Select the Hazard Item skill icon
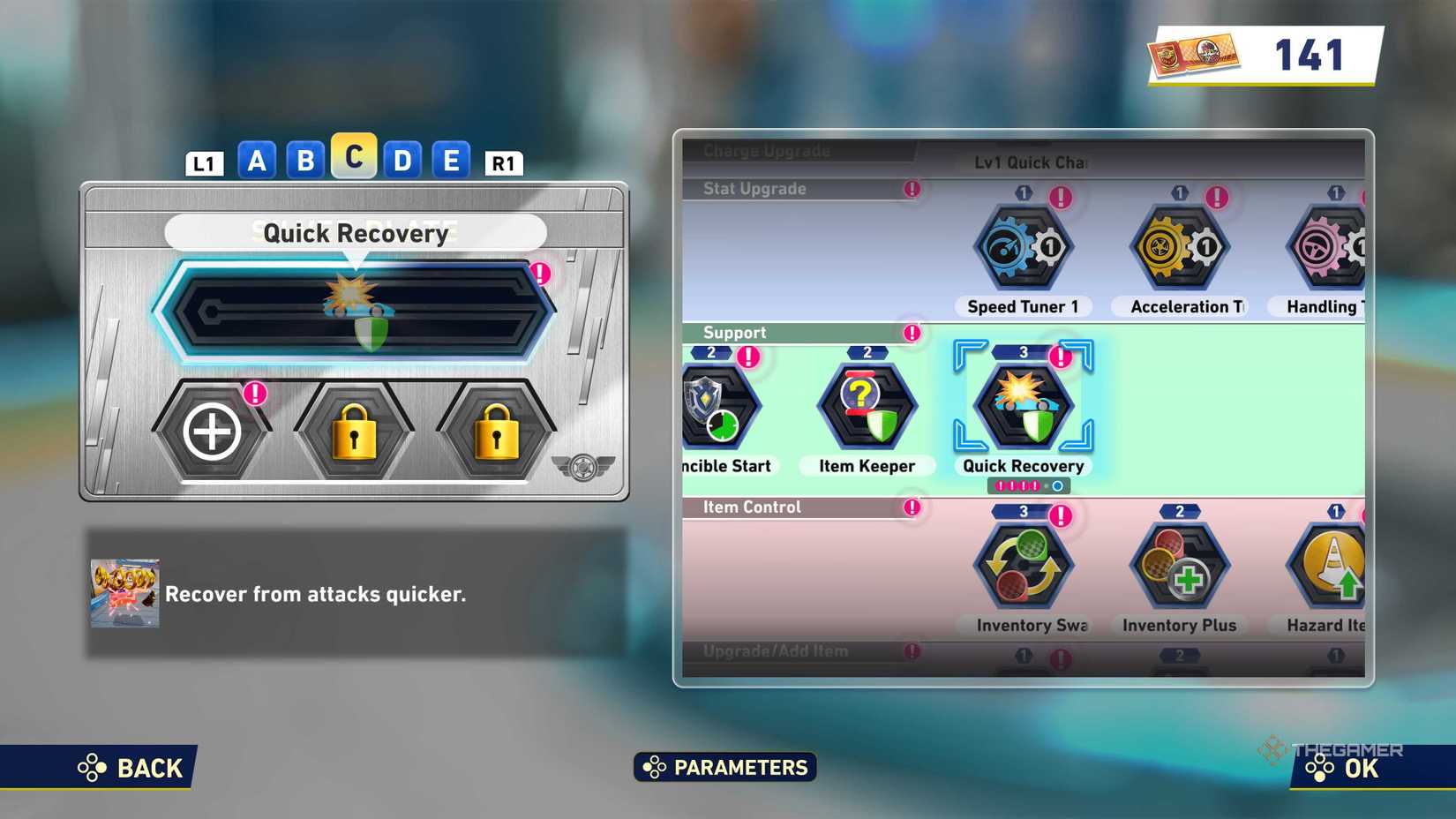The image size is (1456, 819). tap(1324, 565)
